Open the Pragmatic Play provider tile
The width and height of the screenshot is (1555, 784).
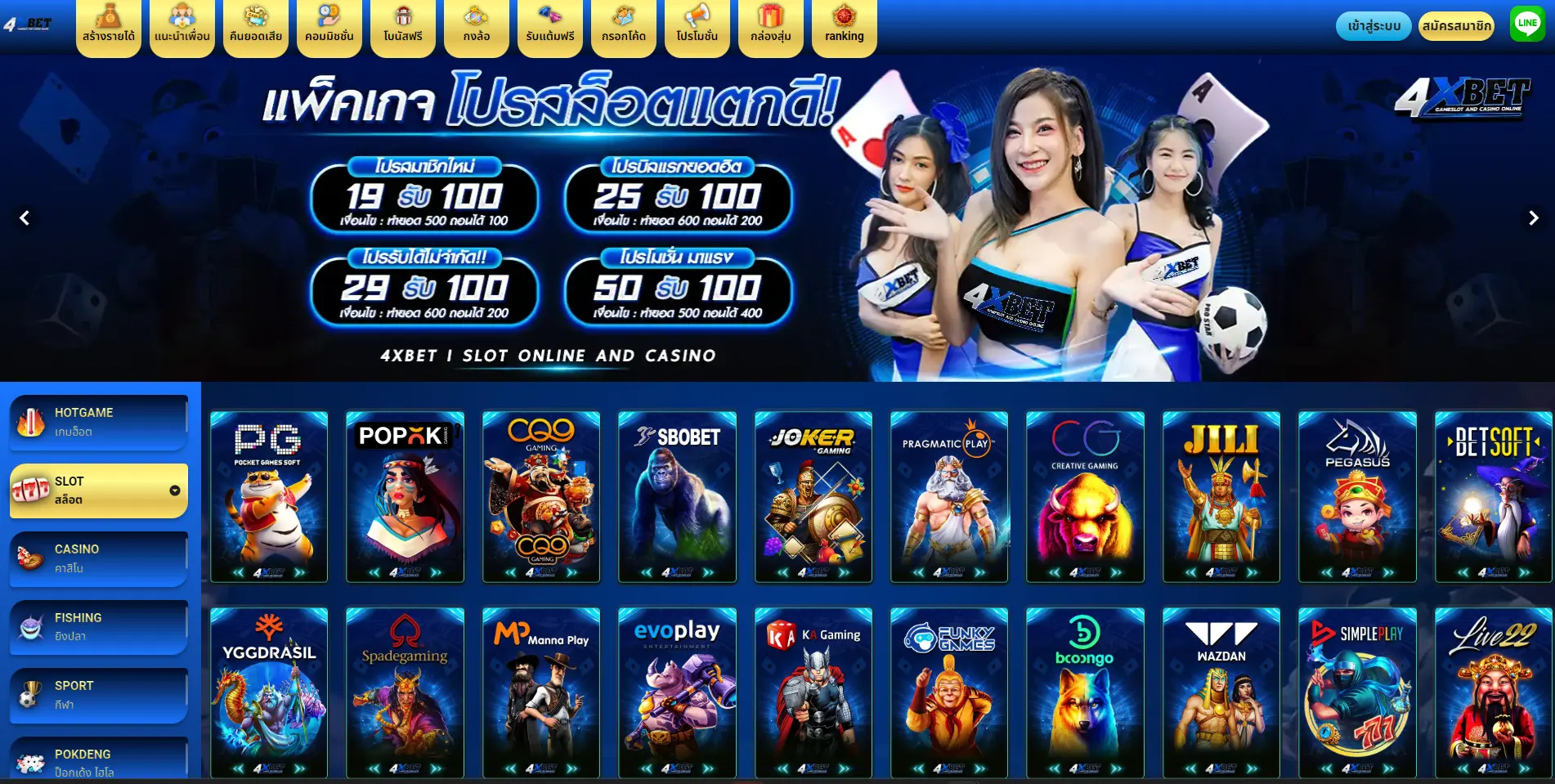(x=948, y=497)
